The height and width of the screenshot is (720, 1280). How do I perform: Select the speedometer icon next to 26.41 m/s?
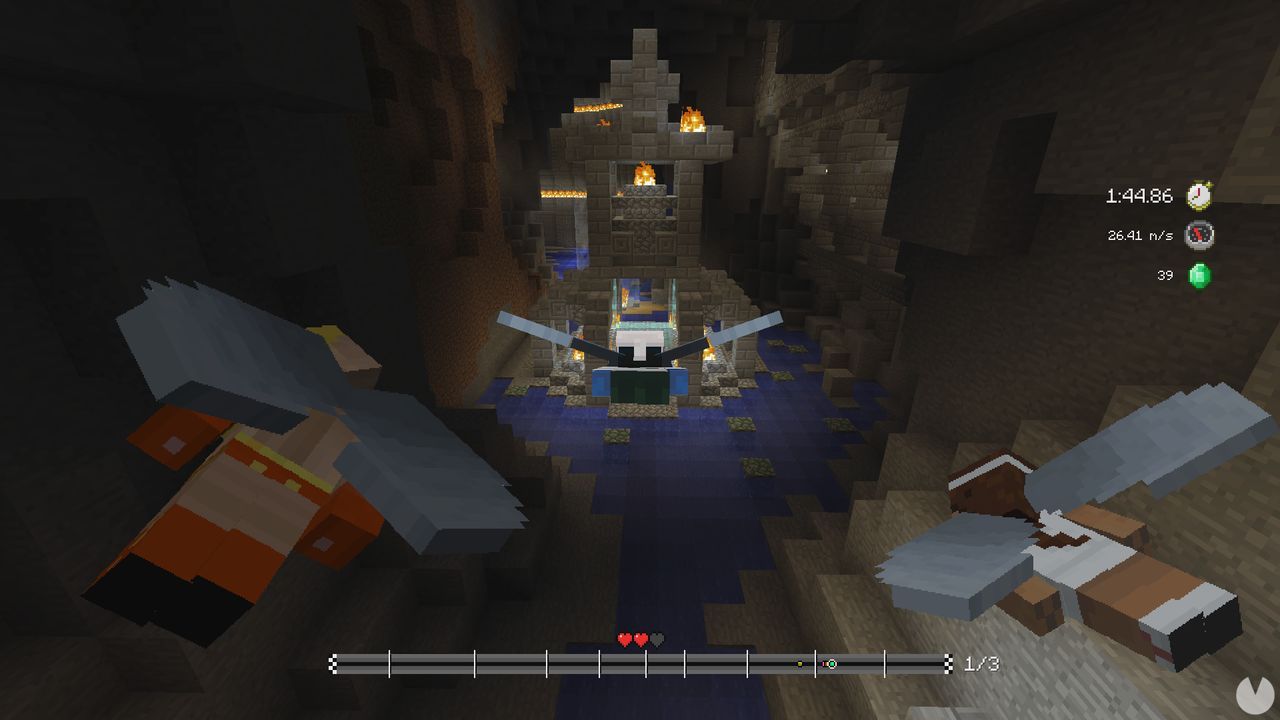tap(1200, 236)
